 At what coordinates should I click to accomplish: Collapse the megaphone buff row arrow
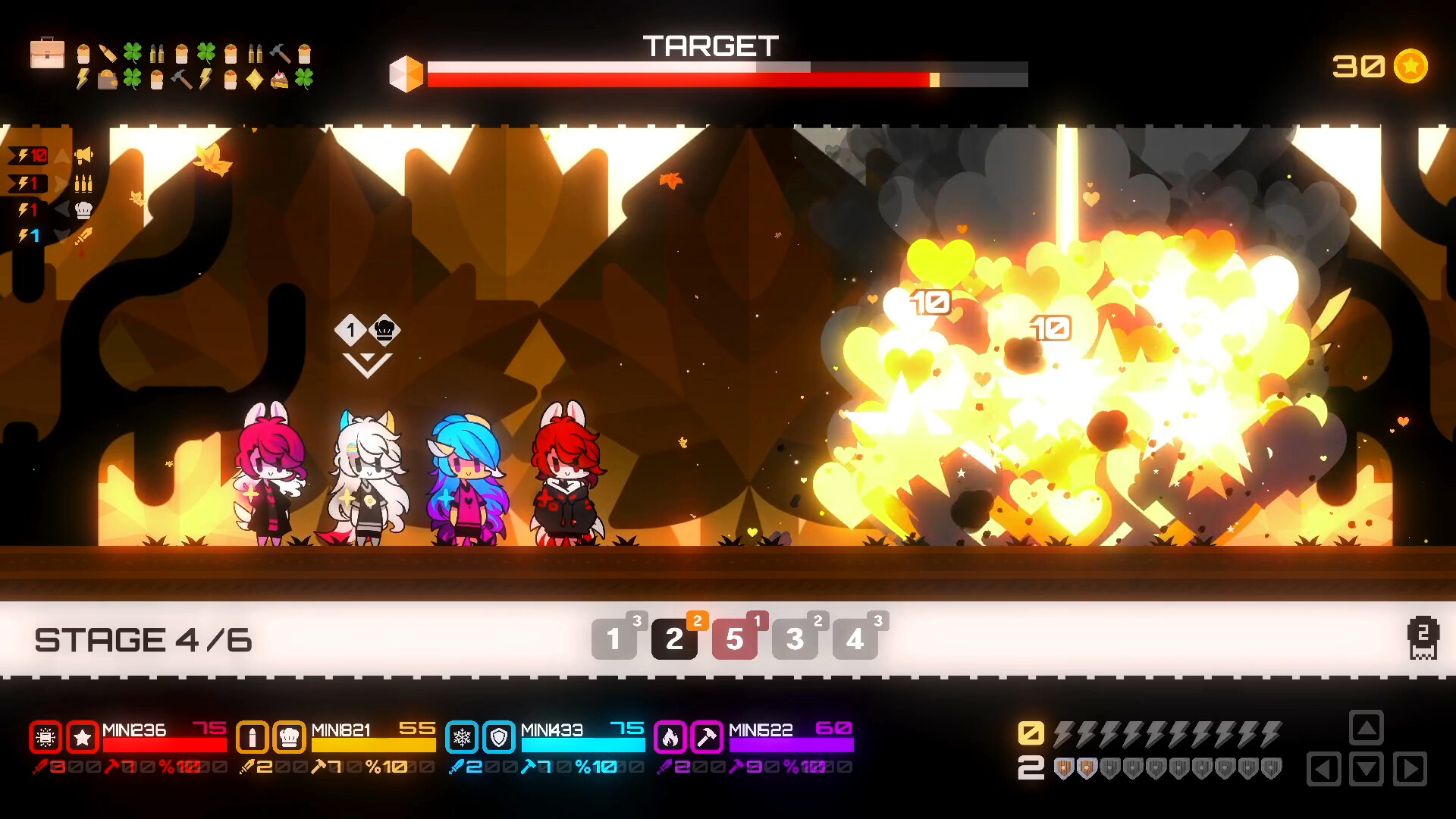pyautogui.click(x=62, y=155)
